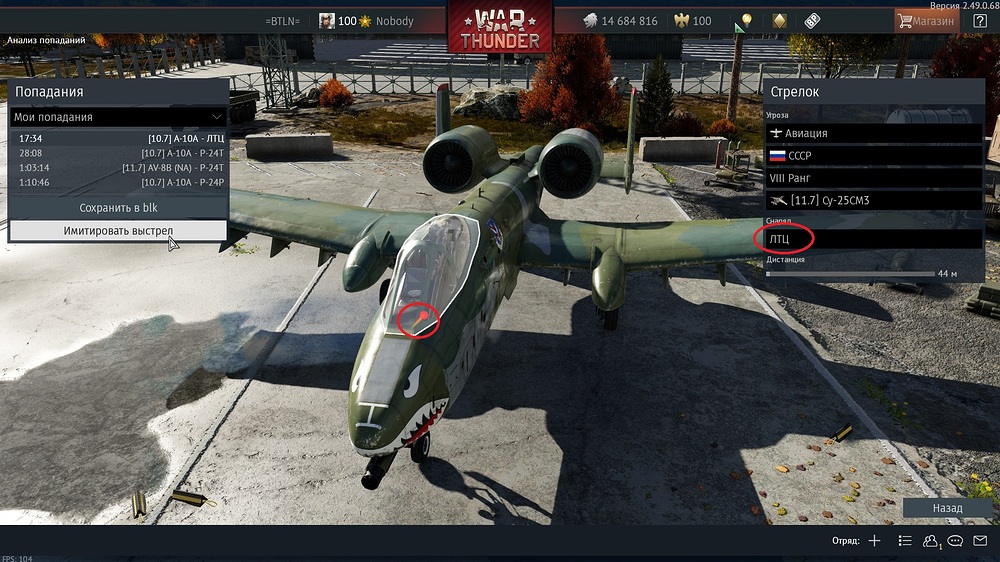Open the question mark help button
The image size is (1000, 562).
pyautogui.click(x=980, y=21)
